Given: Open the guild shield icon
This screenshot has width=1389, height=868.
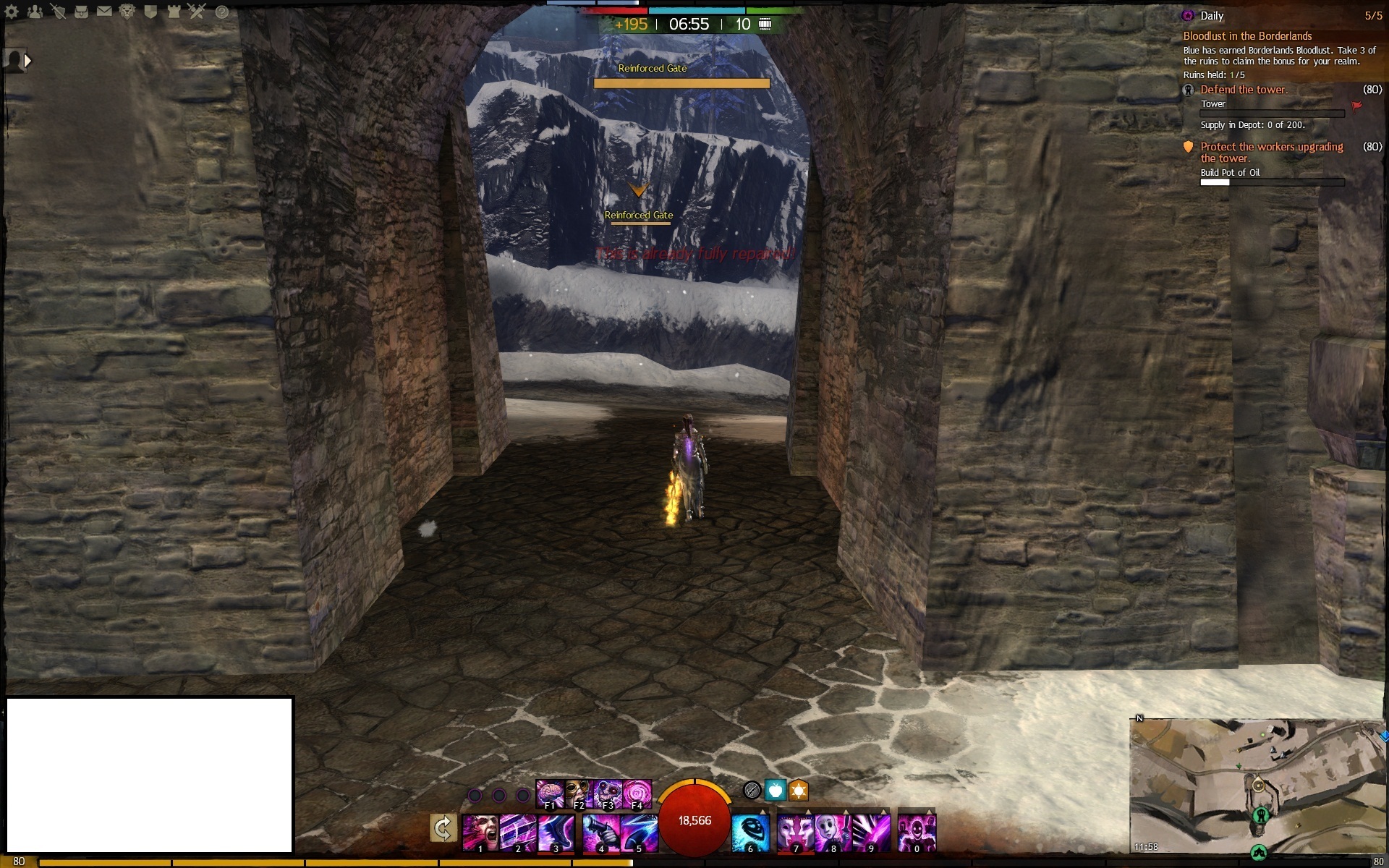Looking at the screenshot, I should (150, 12).
